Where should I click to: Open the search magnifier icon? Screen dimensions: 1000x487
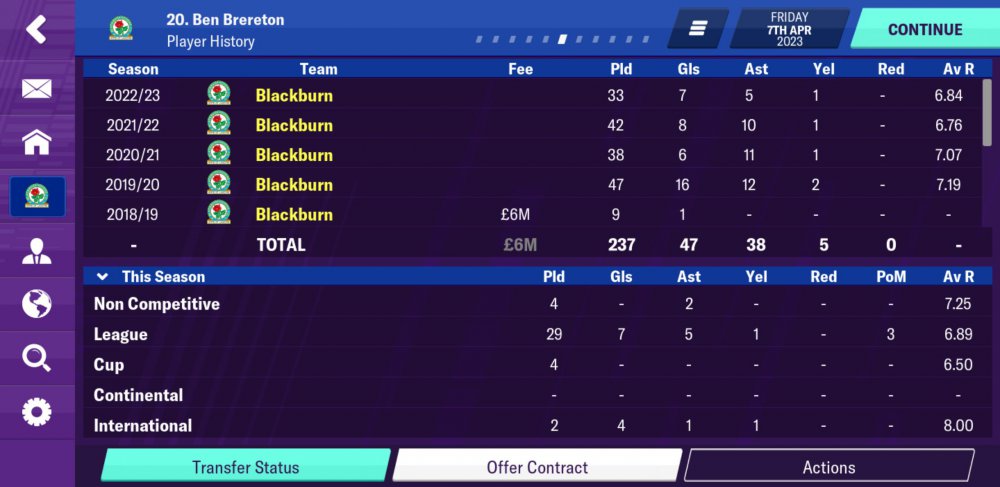[x=36, y=357]
